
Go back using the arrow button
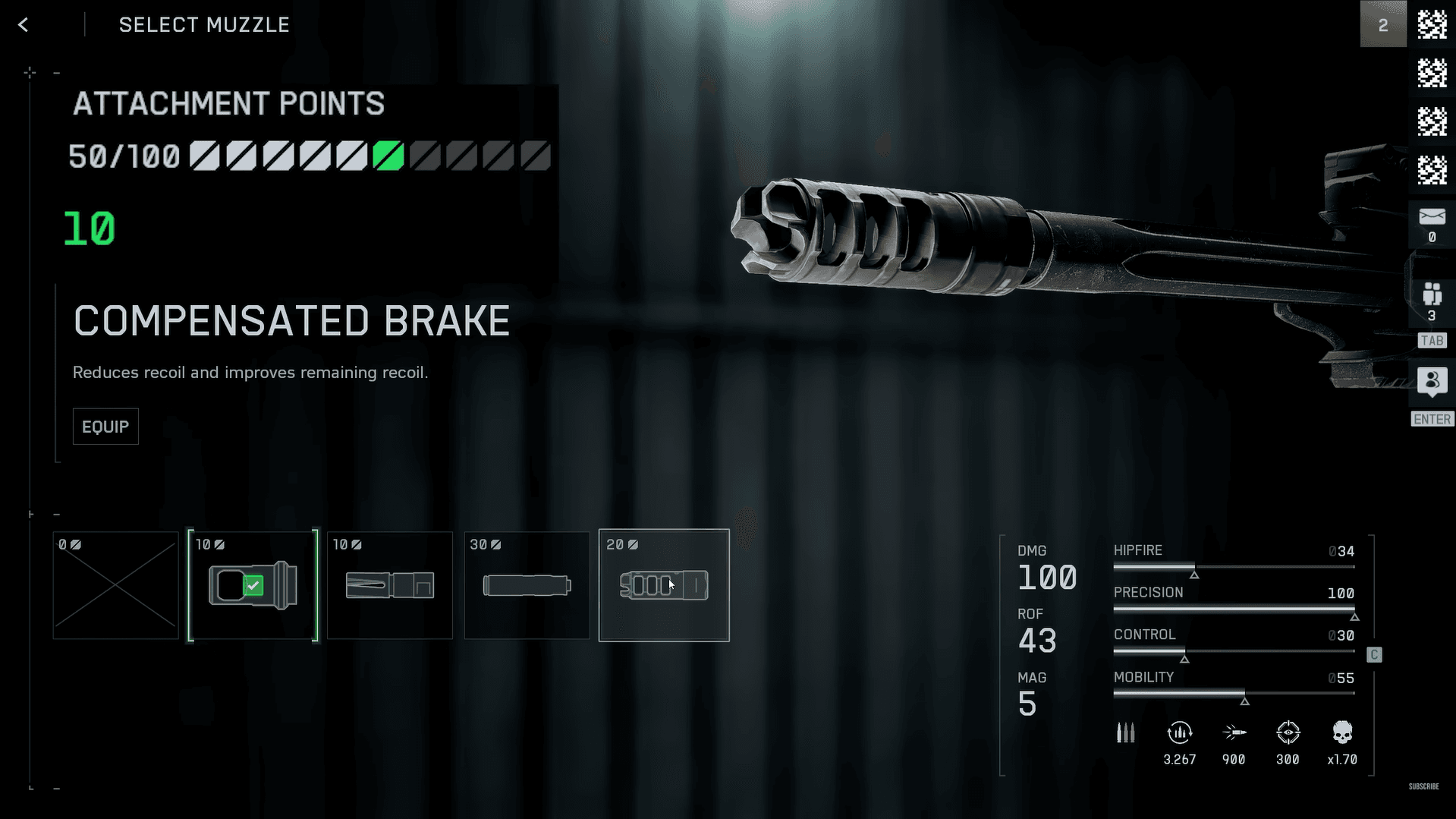pyautogui.click(x=24, y=25)
